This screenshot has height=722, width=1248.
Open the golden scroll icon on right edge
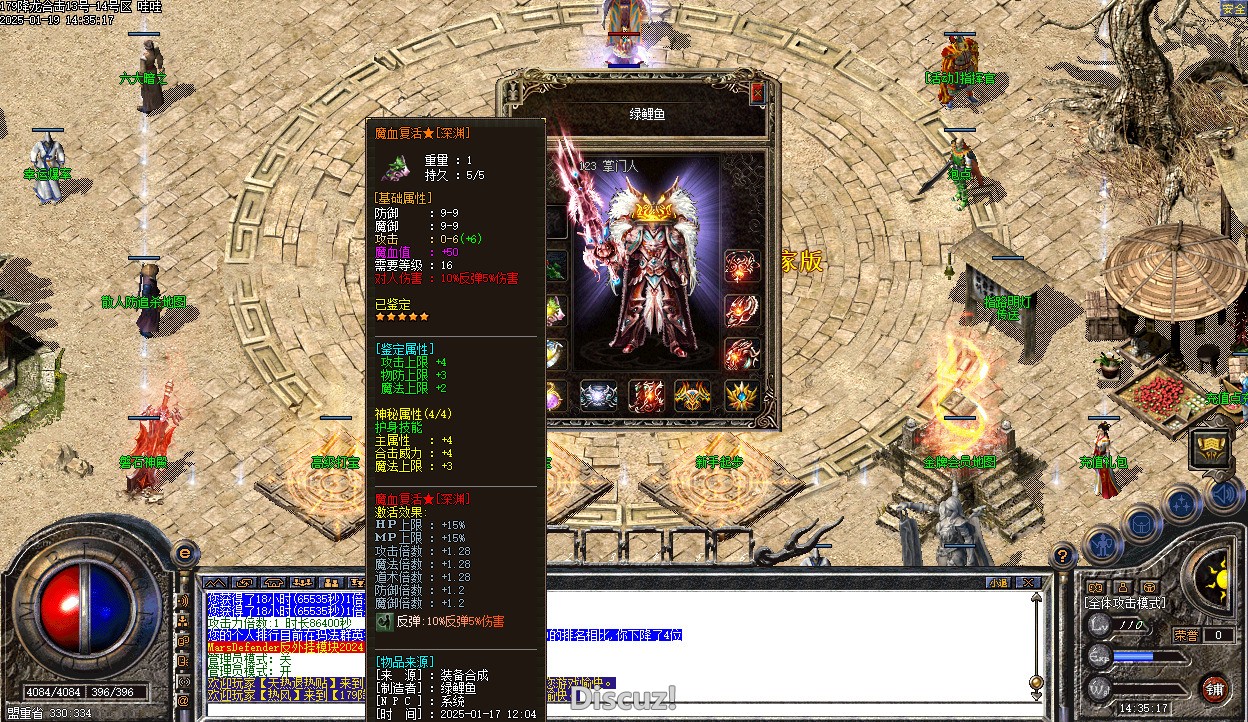(x=1209, y=448)
